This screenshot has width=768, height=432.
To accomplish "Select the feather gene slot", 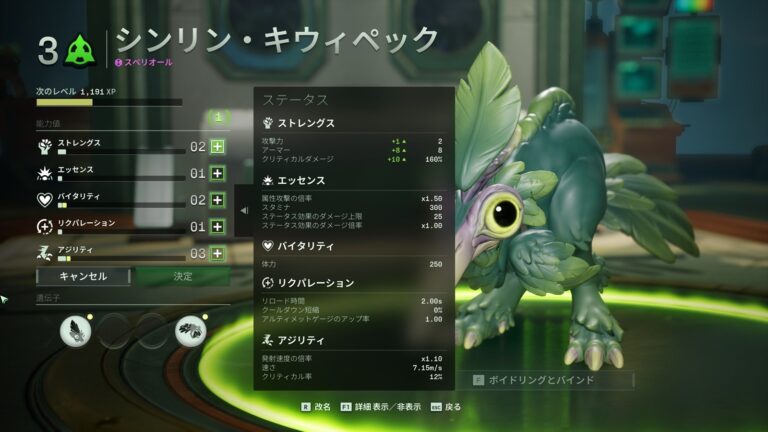I will pos(76,330).
